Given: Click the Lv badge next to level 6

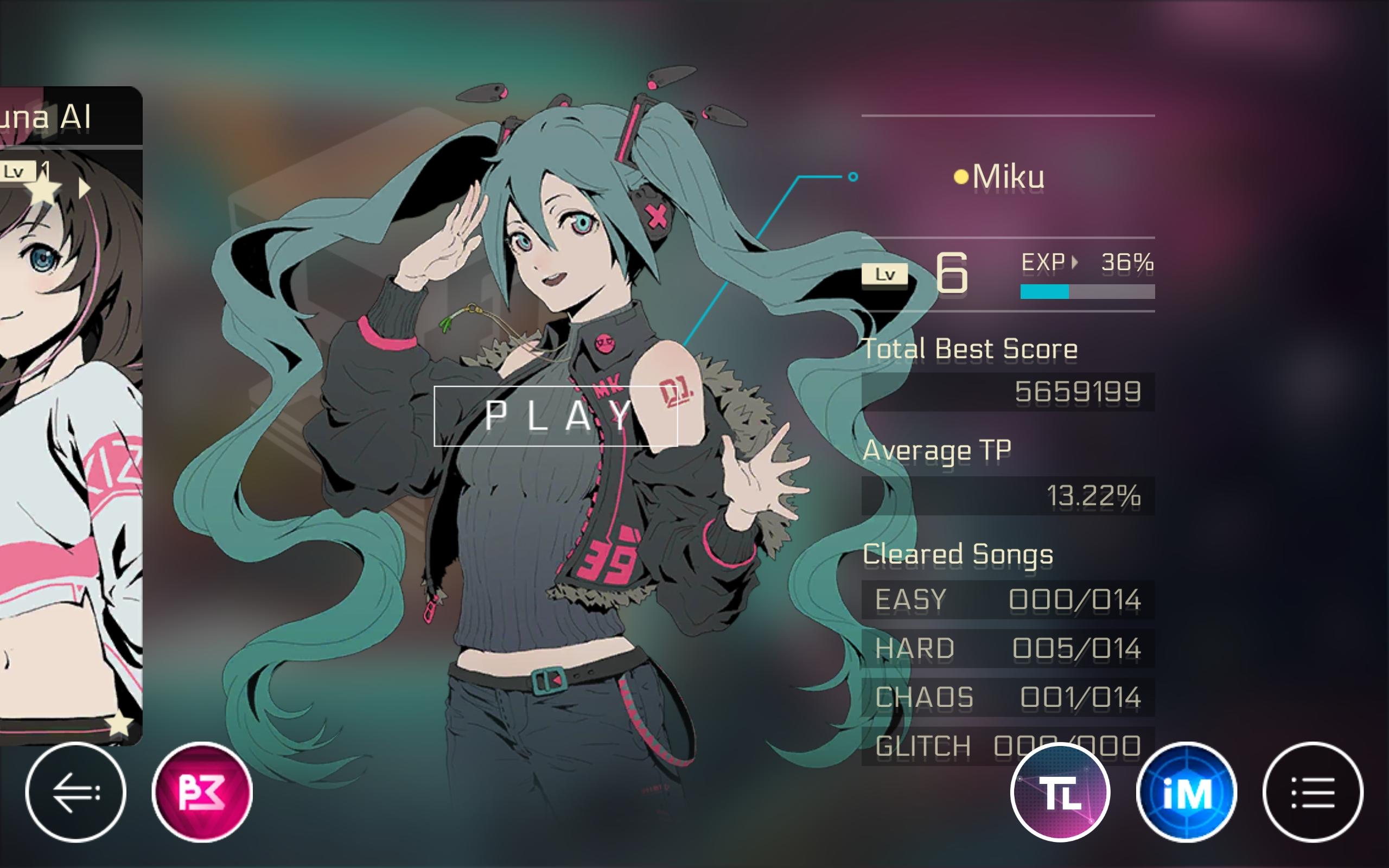Looking at the screenshot, I should tap(885, 274).
